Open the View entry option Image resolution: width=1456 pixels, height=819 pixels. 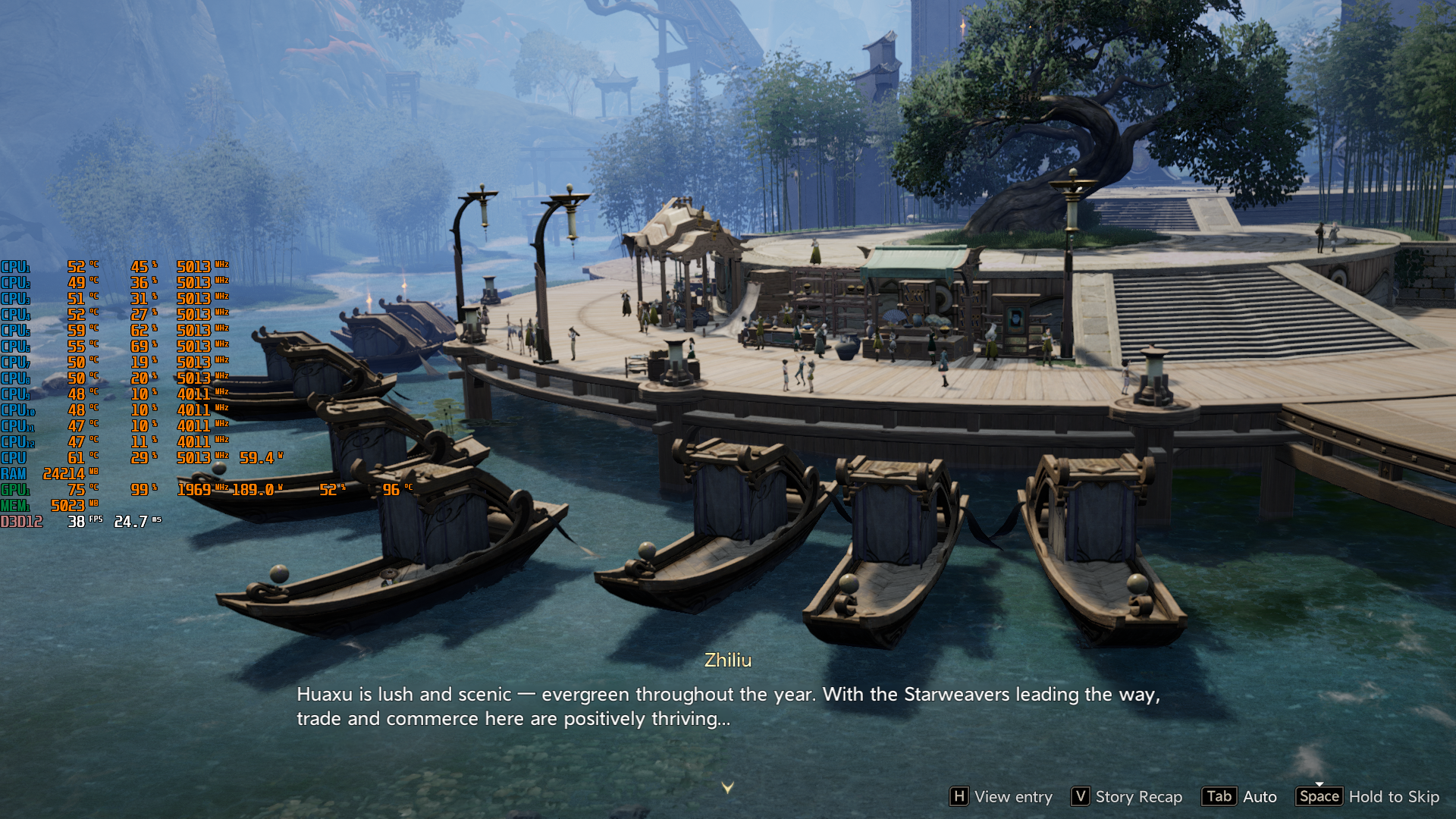point(1001,796)
